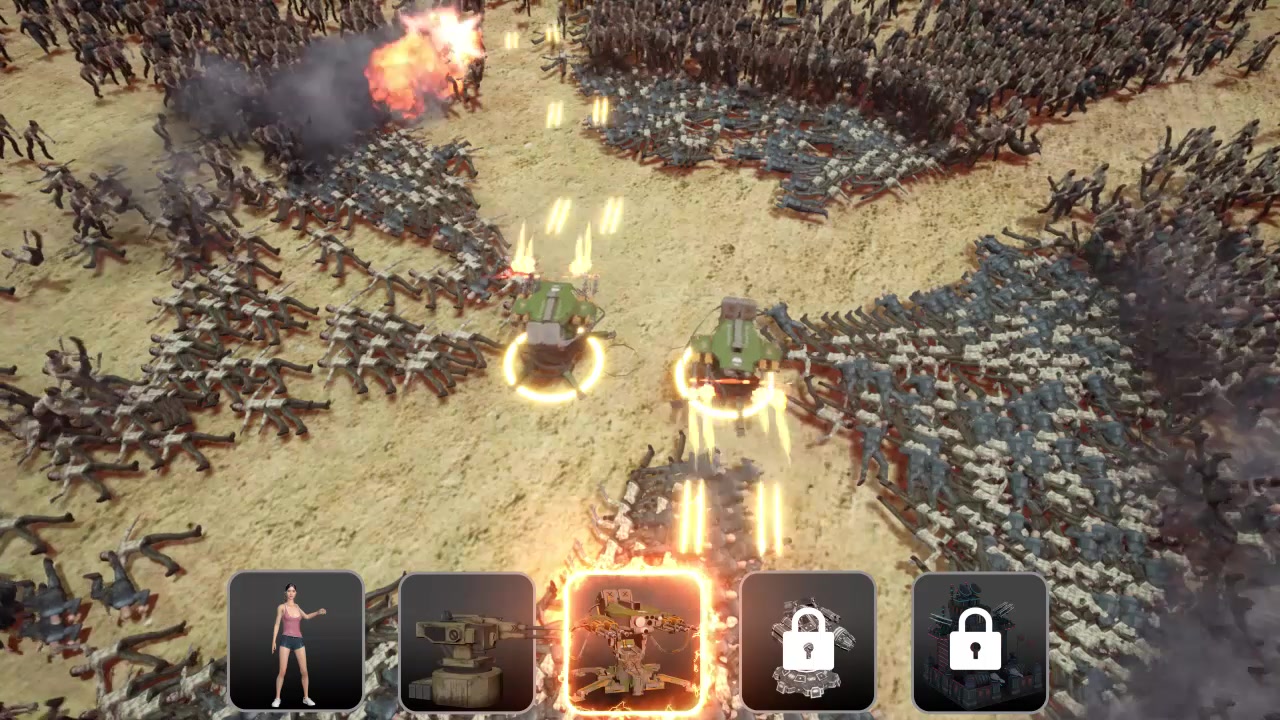Select the glowing highlighted mech turret card
Viewport: 1280px width, 720px height.
(x=637, y=641)
